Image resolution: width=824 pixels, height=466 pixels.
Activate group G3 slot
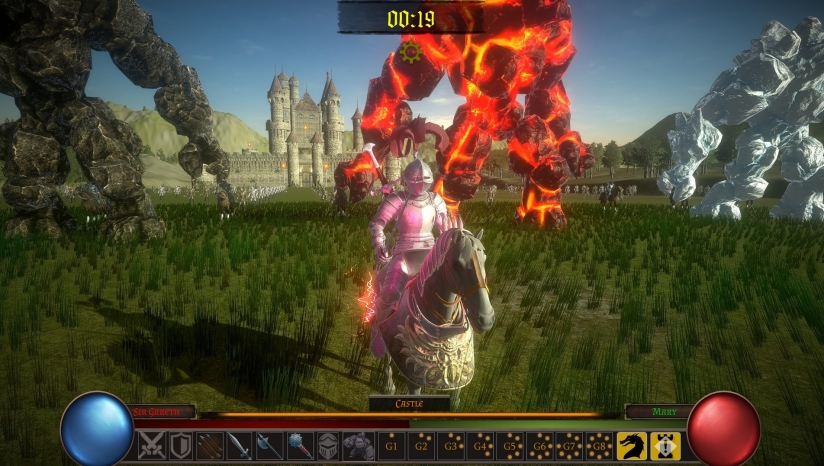point(452,446)
